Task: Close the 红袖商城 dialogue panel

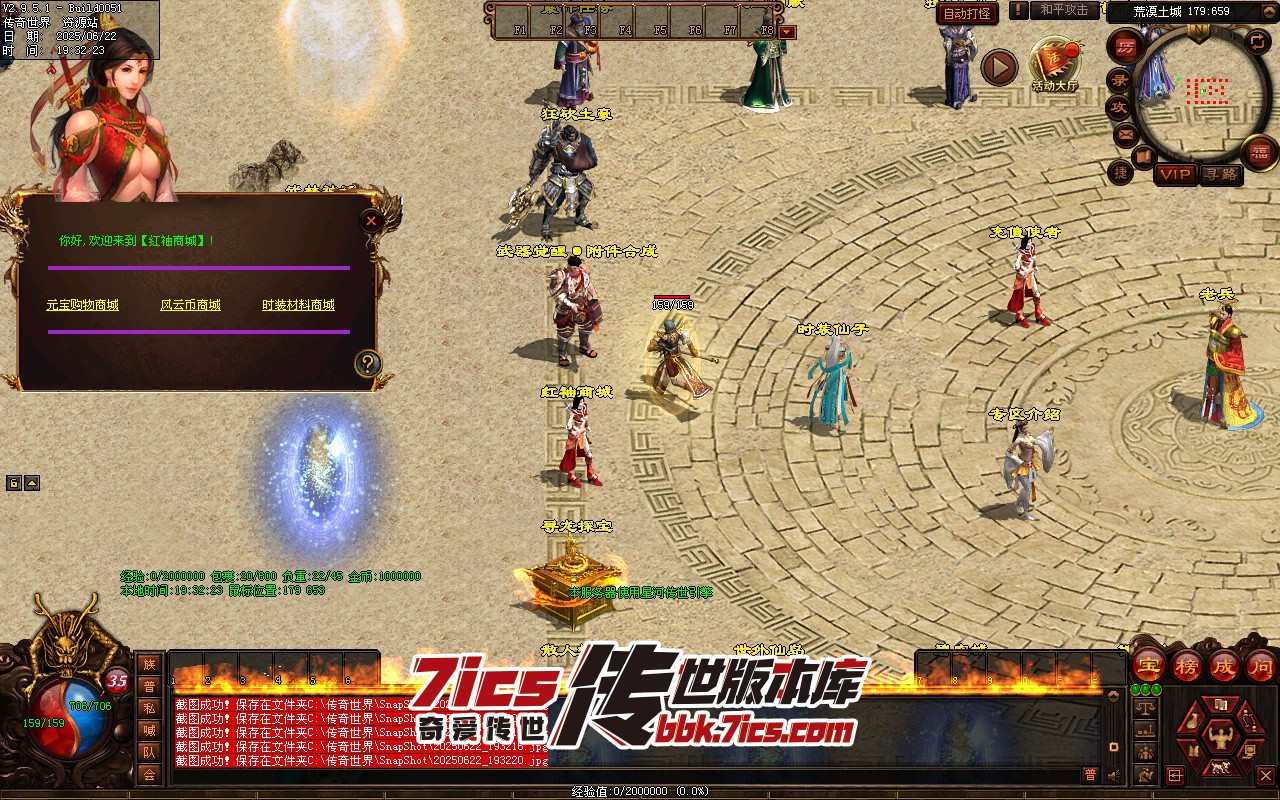Action: (x=371, y=220)
